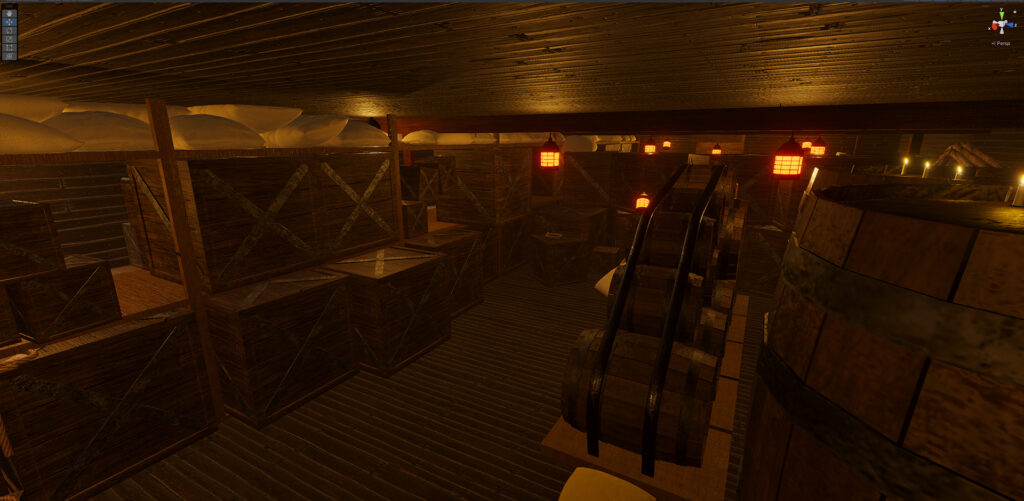Choose the Scale tool
This screenshot has width=1024, height=501.
pyautogui.click(x=10, y=38)
